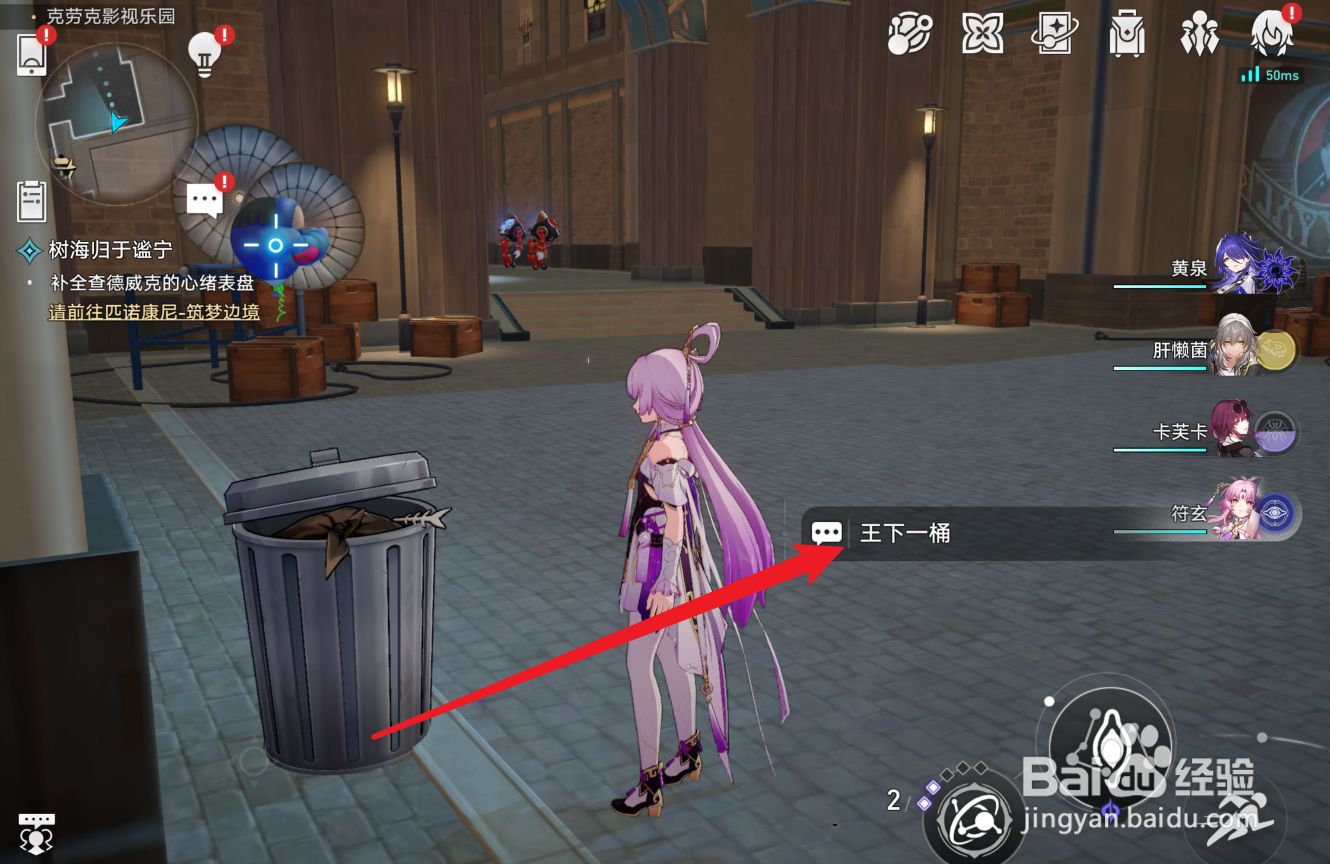This screenshot has height=864, width=1330.
Task: Open the daily training flower icon
Action: 982,33
